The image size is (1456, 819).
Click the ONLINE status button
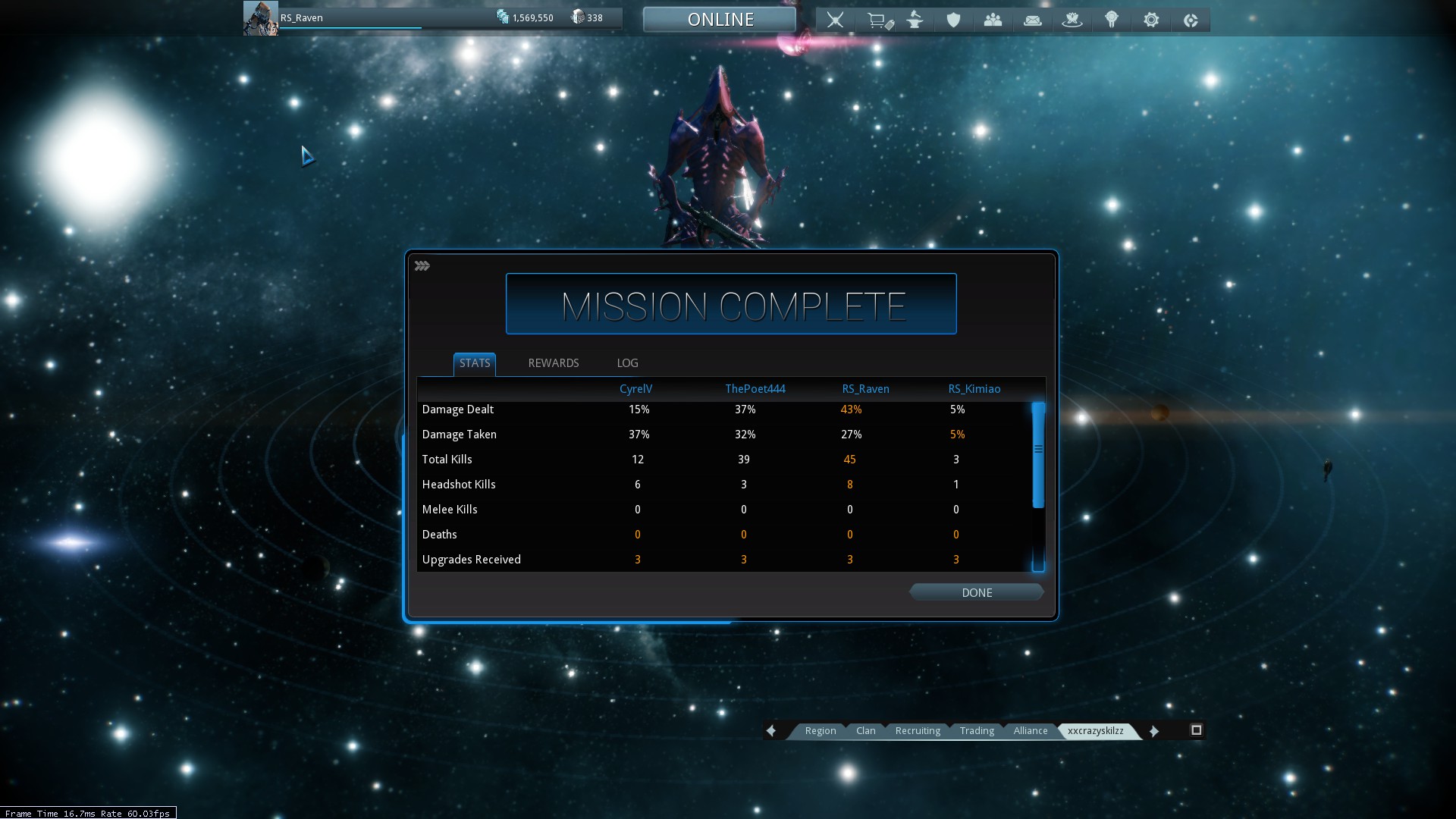pos(720,20)
